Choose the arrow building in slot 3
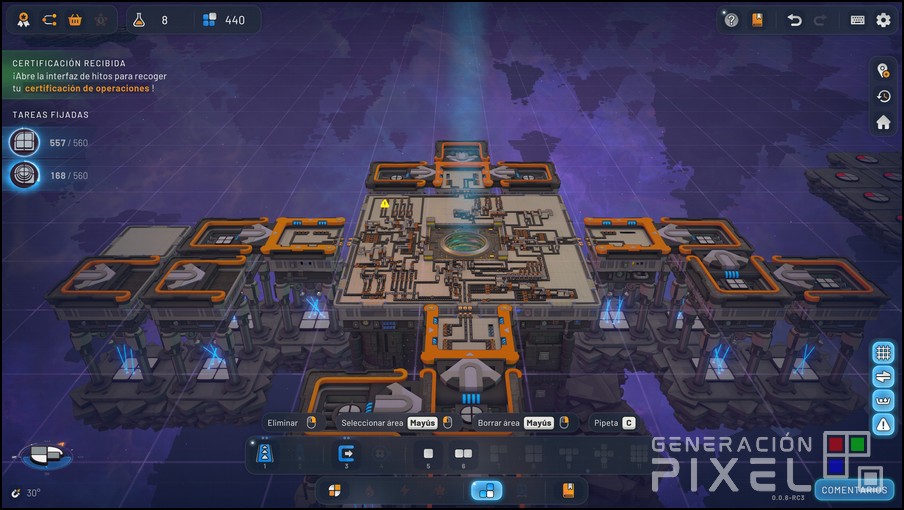Viewport: 904px width, 510px height. click(x=347, y=455)
